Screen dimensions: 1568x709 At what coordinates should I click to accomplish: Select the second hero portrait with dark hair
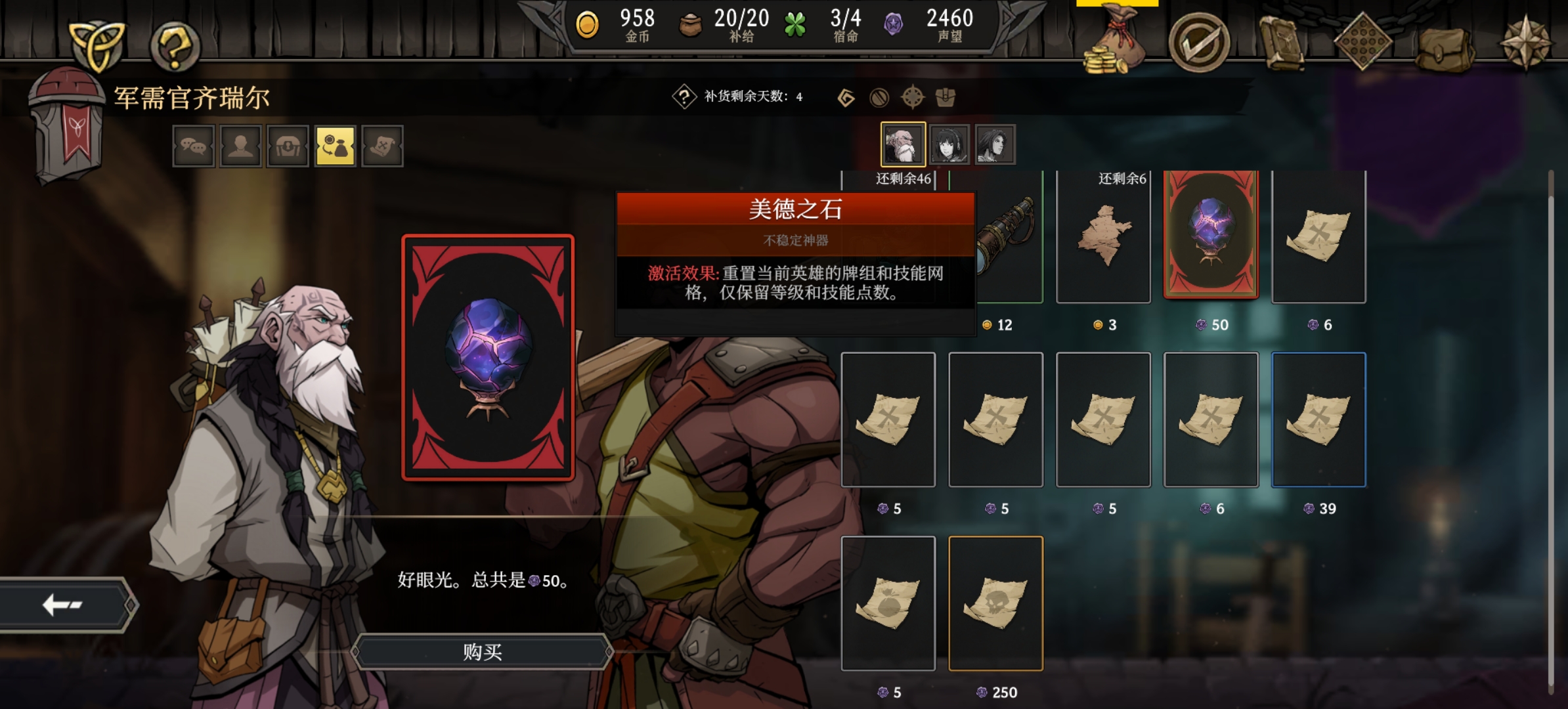pyautogui.click(x=949, y=143)
